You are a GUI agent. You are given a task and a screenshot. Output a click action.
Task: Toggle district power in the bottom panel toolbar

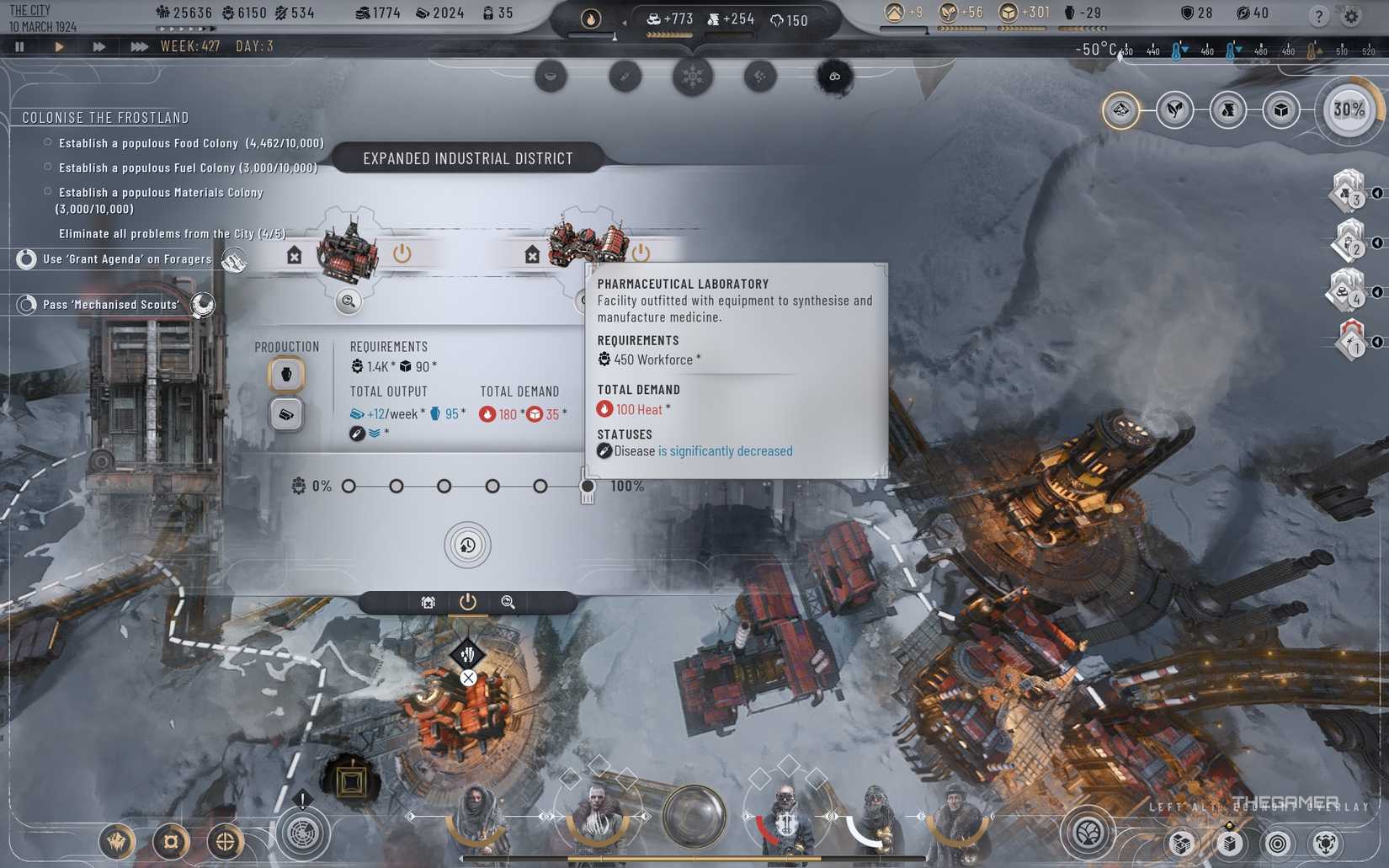(x=468, y=602)
